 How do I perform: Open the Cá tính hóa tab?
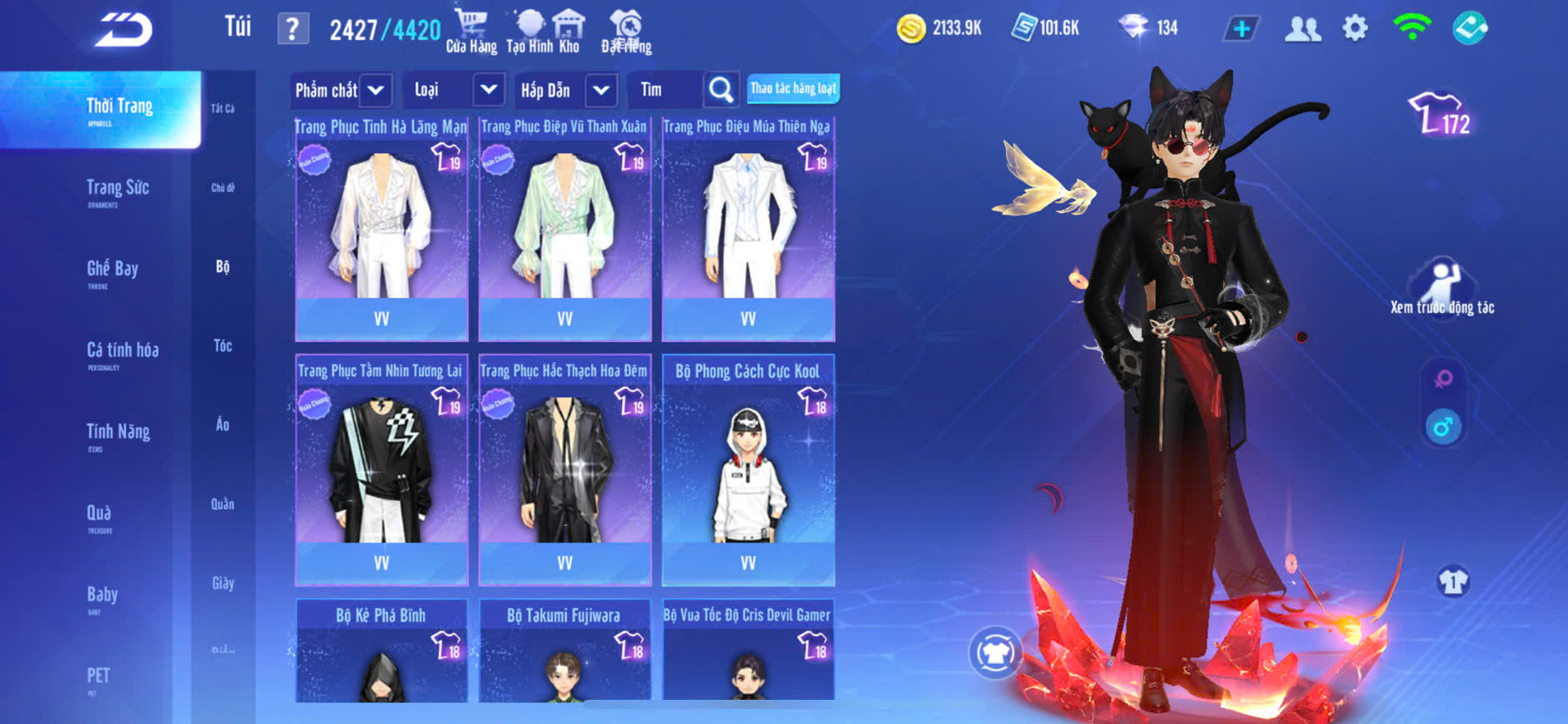point(122,352)
